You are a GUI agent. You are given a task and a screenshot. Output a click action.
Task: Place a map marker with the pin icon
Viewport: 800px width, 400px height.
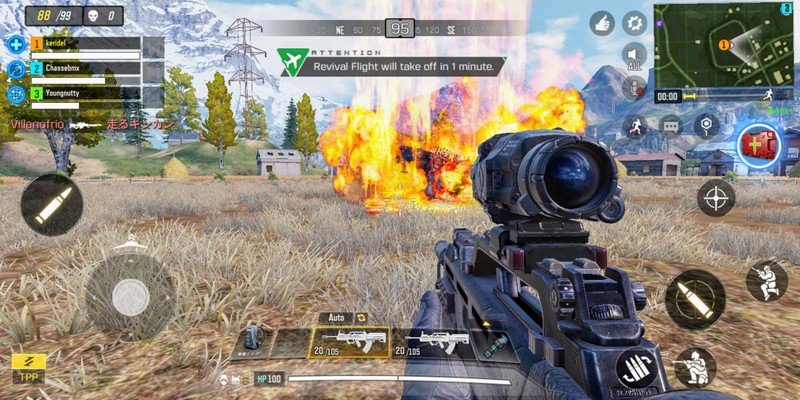click(x=707, y=126)
